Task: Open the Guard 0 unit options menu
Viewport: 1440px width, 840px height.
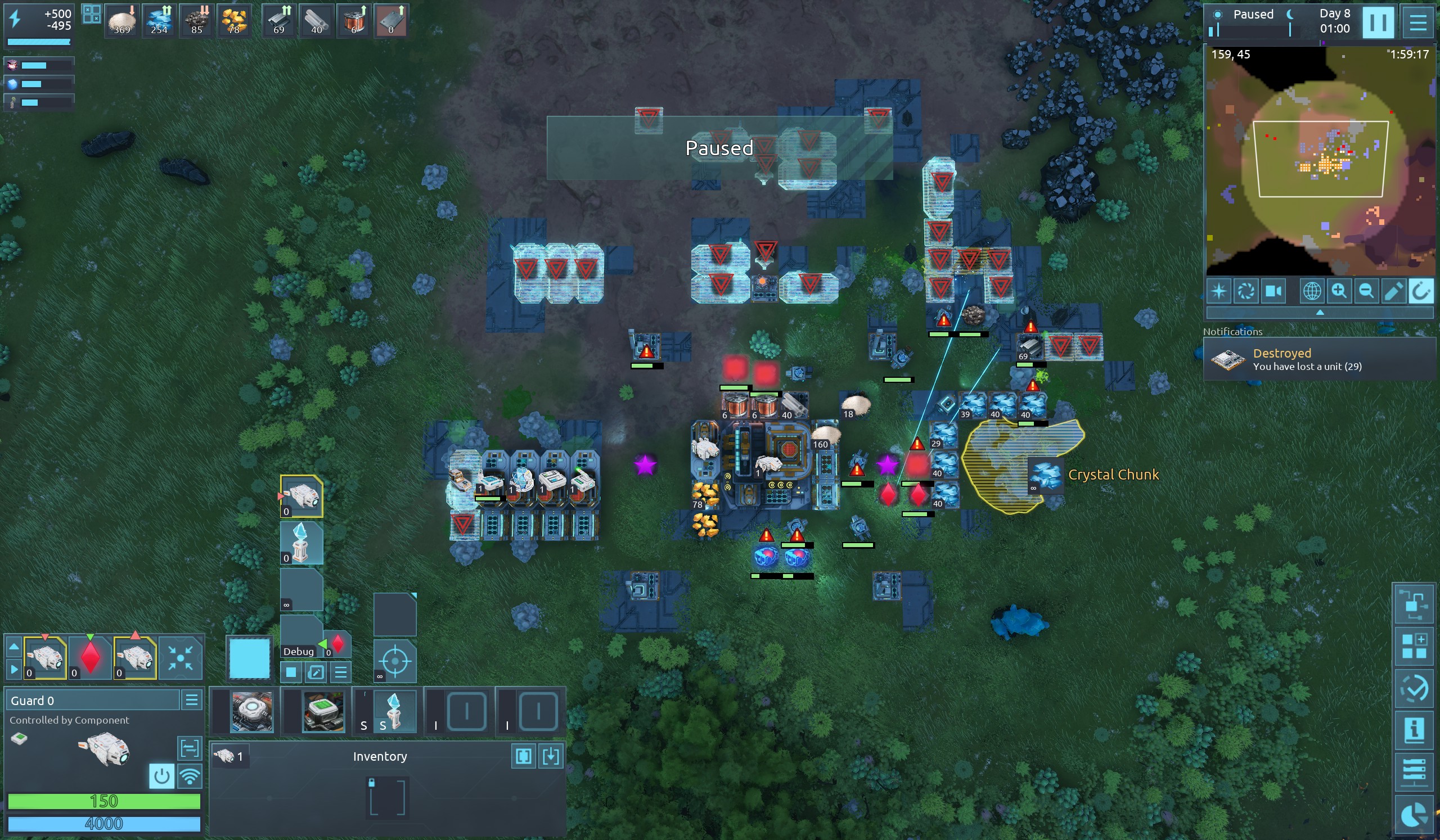Action: point(191,699)
